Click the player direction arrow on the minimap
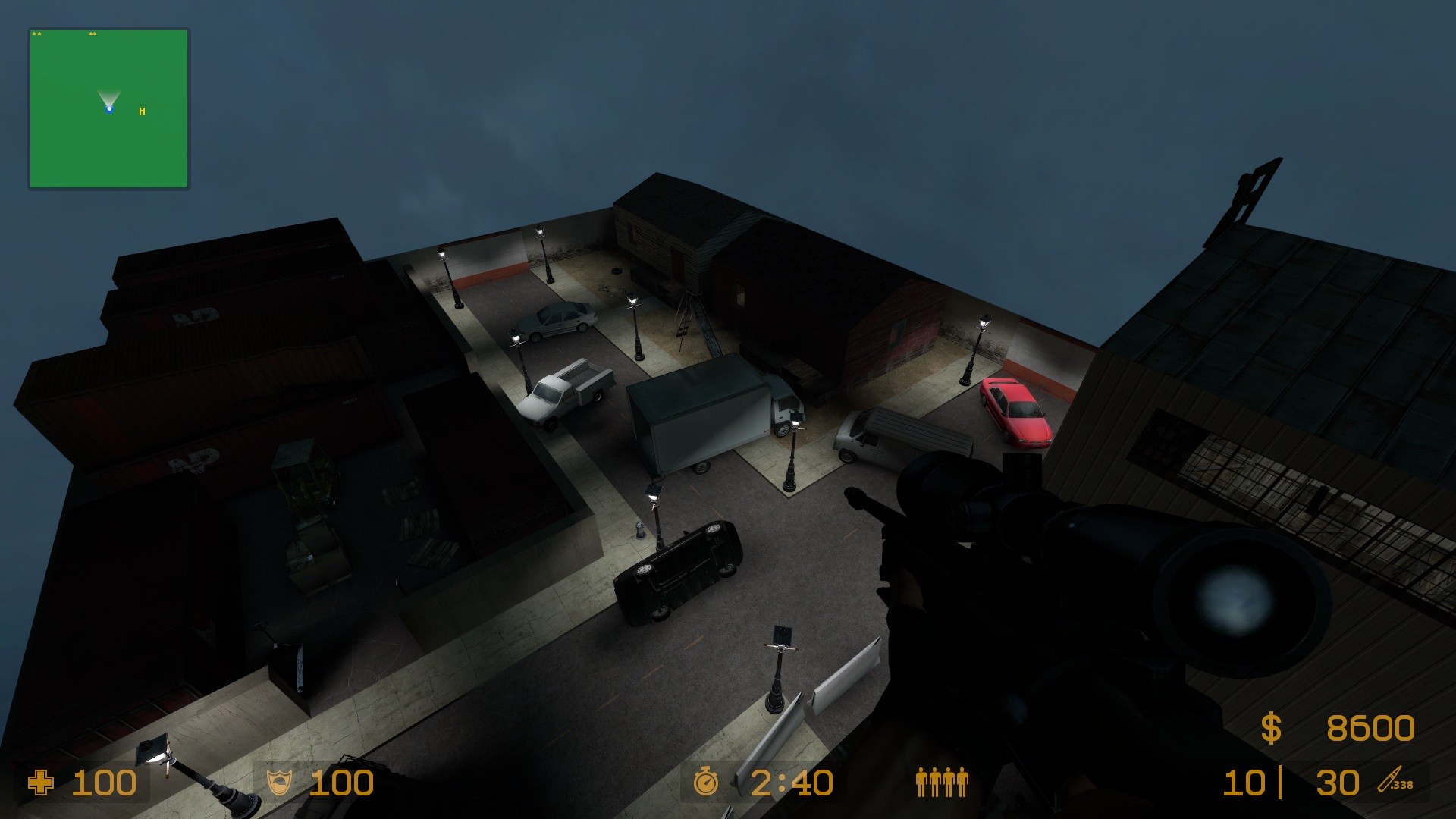 tap(108, 101)
